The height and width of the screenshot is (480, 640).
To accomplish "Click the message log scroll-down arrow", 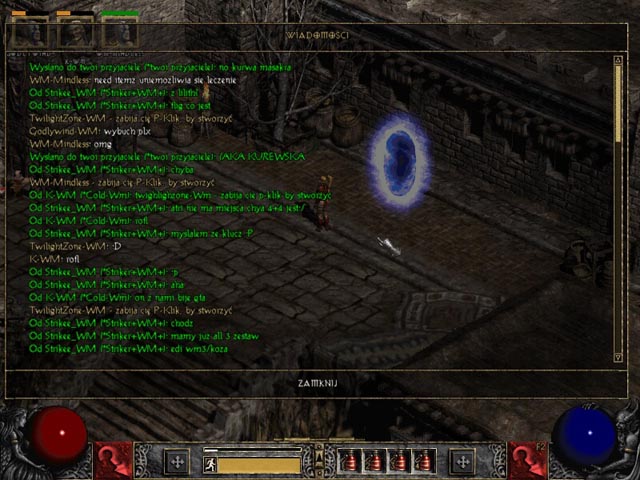I will [618, 357].
